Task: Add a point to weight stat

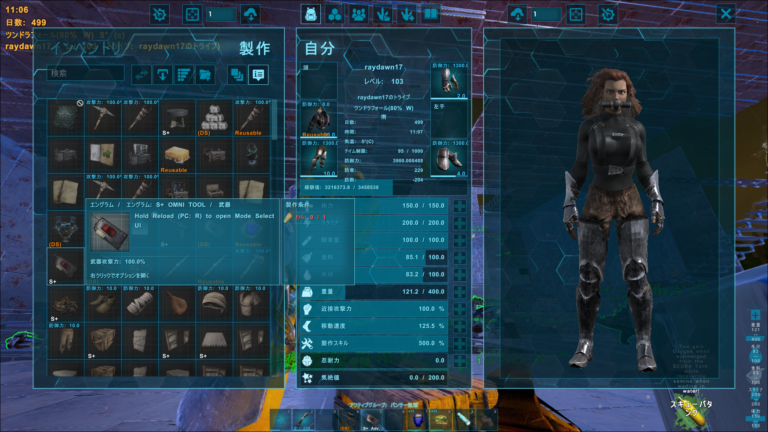Action: coord(460,291)
